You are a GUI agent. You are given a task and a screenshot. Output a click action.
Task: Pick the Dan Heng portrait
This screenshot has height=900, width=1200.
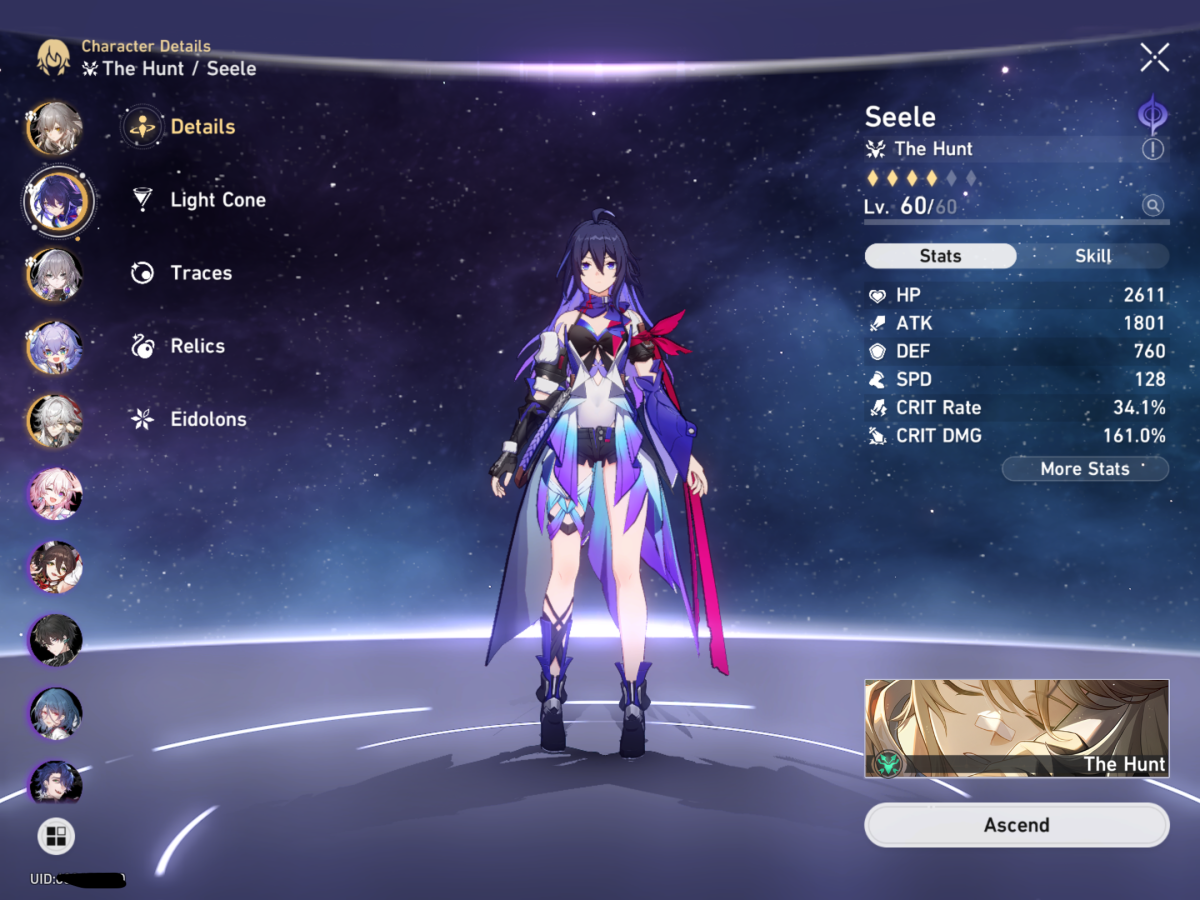55,639
